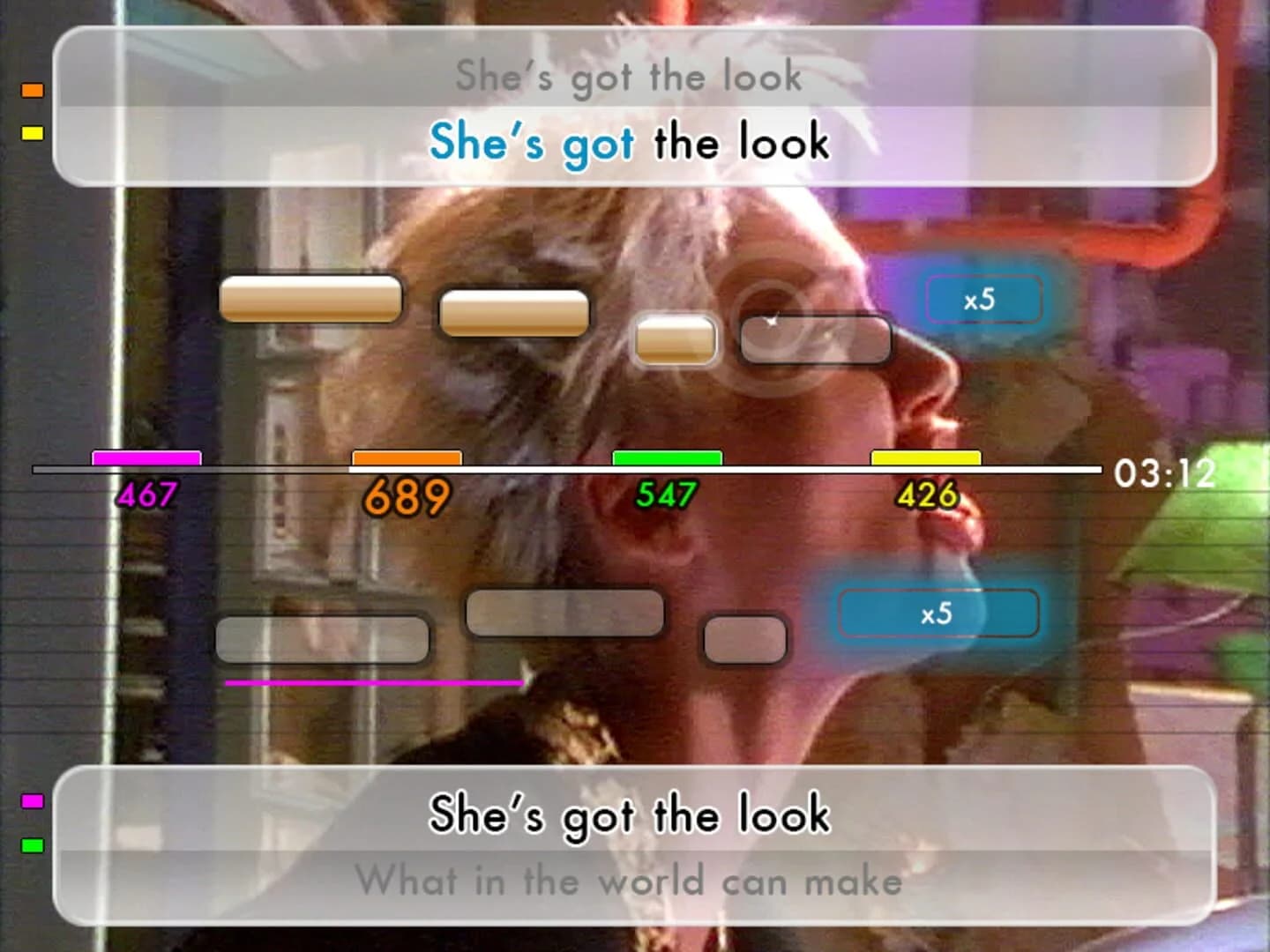
Task: Select the magenta player marker swatch
Action: pos(32,802)
